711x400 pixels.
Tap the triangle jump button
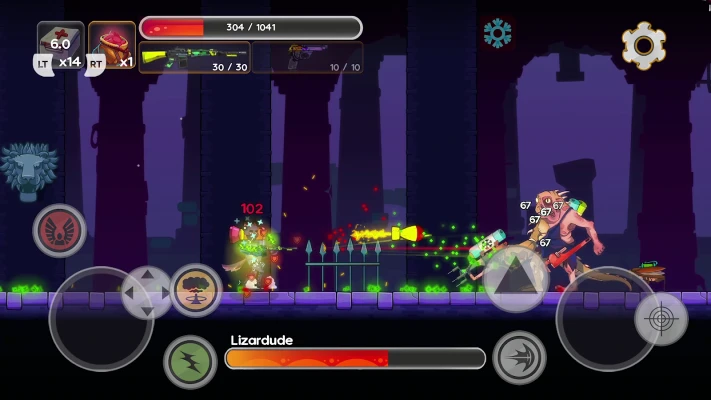pyautogui.click(x=516, y=278)
